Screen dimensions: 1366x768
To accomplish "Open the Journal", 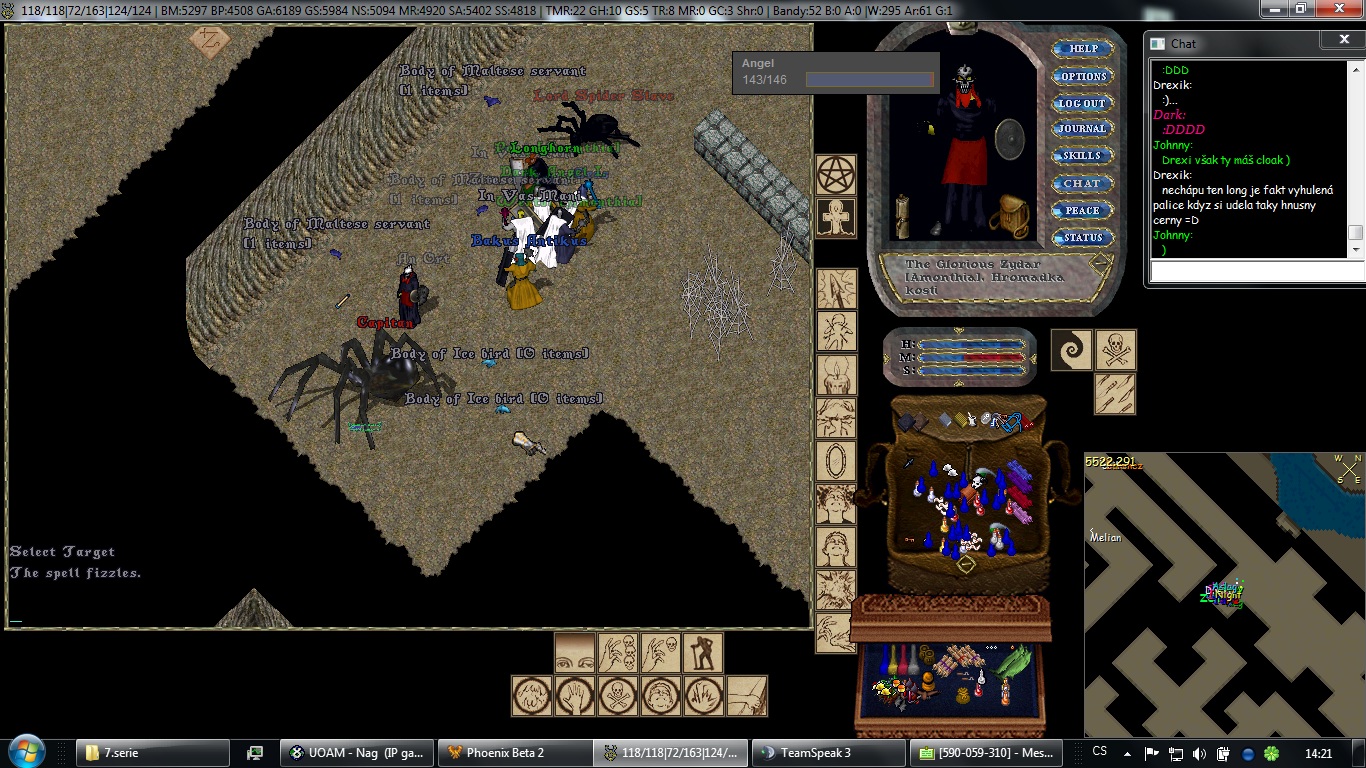I will pos(1083,129).
